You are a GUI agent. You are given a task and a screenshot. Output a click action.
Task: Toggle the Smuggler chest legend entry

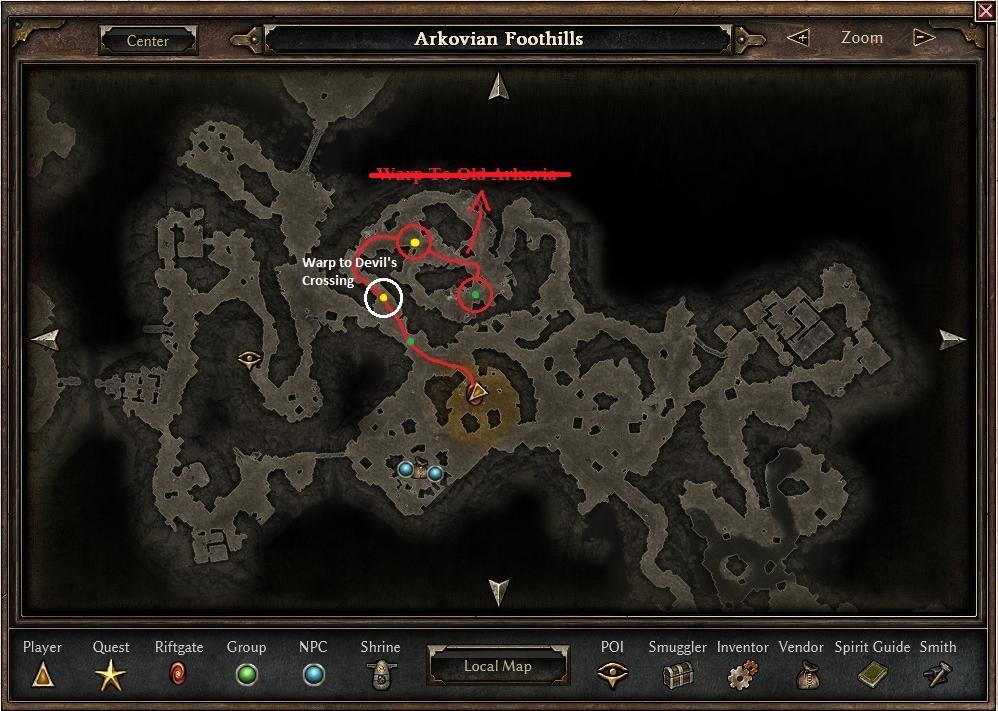(x=677, y=675)
